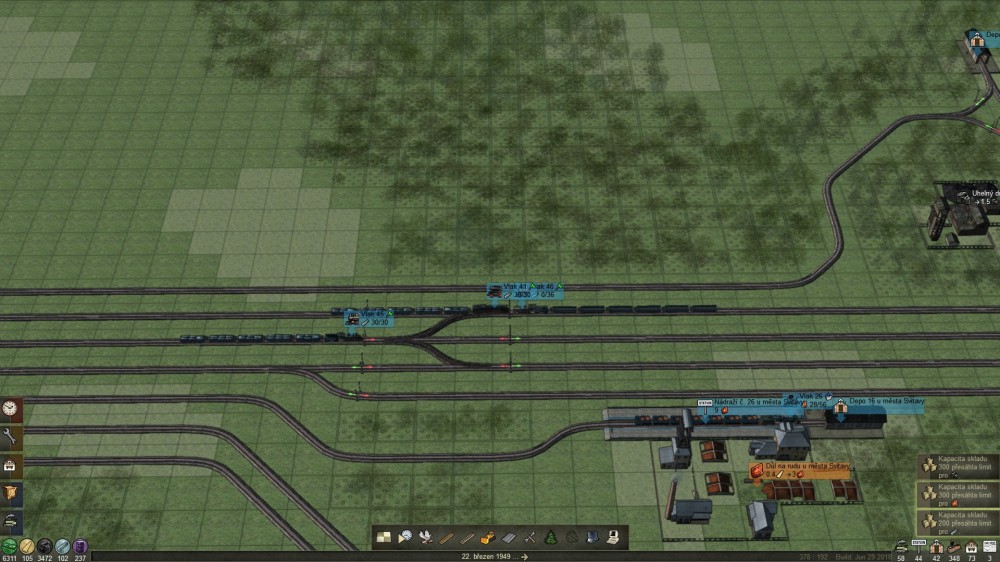Open the train replacement sidebar button

pyautogui.click(x=11, y=521)
